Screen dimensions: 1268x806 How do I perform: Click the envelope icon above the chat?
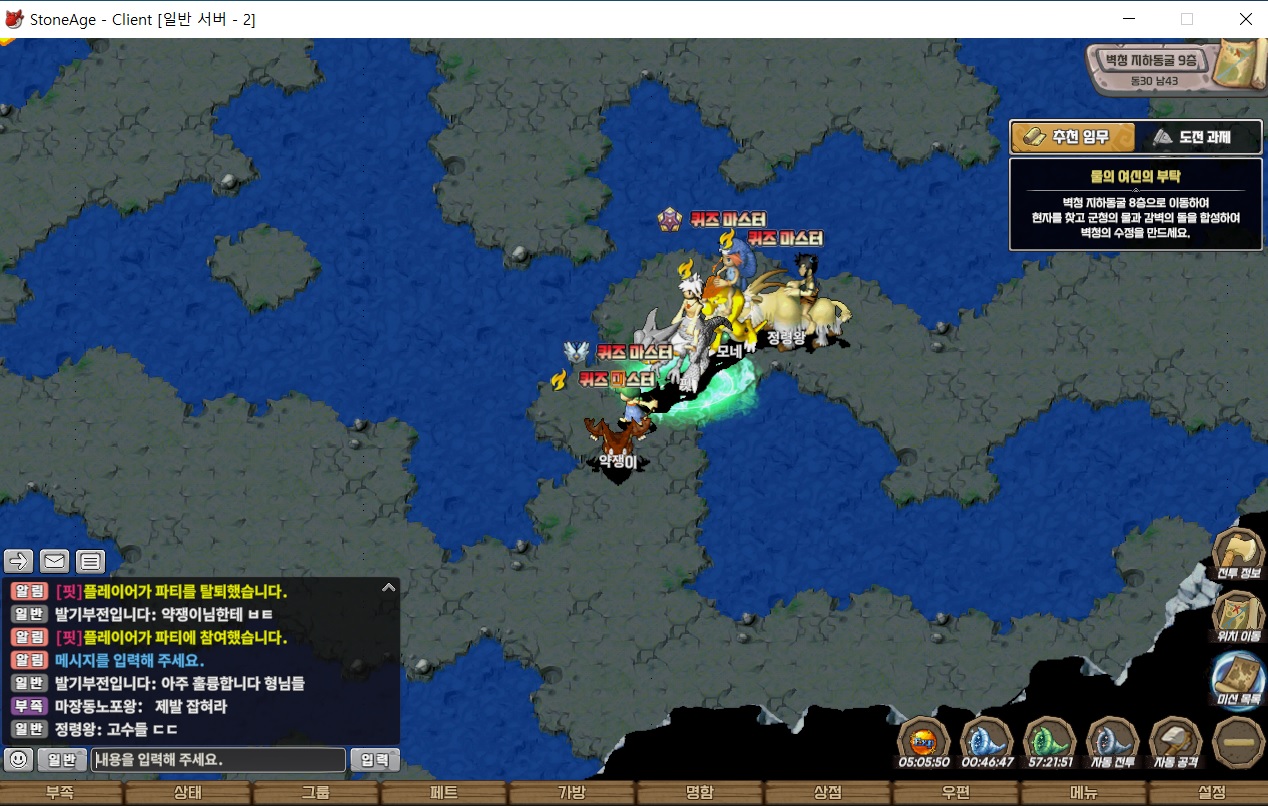click(54, 561)
